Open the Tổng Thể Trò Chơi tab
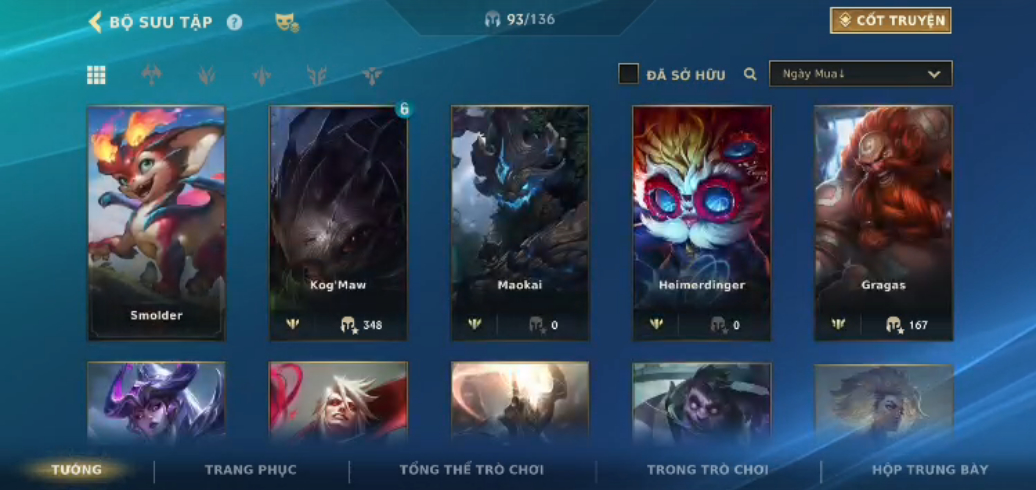This screenshot has width=1036, height=490. pyautogui.click(x=472, y=470)
